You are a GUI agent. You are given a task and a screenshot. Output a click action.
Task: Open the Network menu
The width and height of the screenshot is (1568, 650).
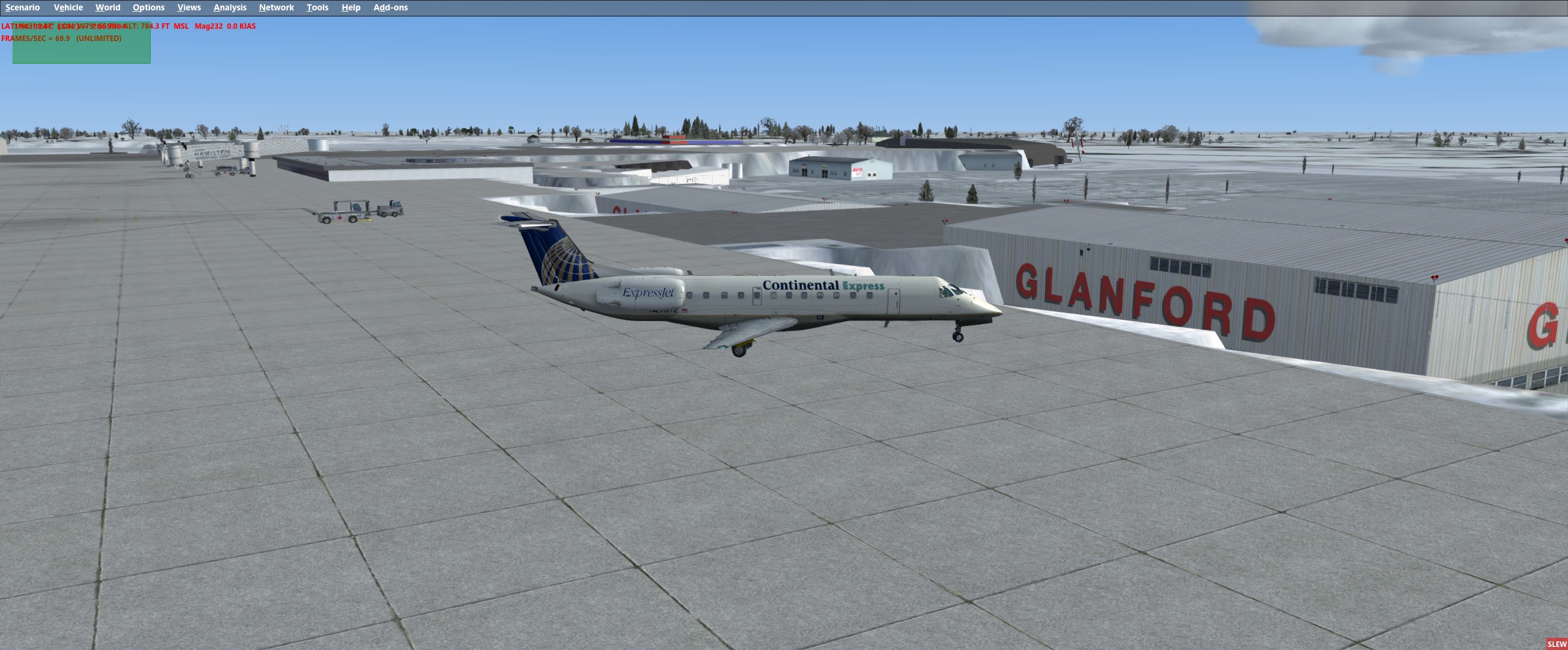pos(276,7)
